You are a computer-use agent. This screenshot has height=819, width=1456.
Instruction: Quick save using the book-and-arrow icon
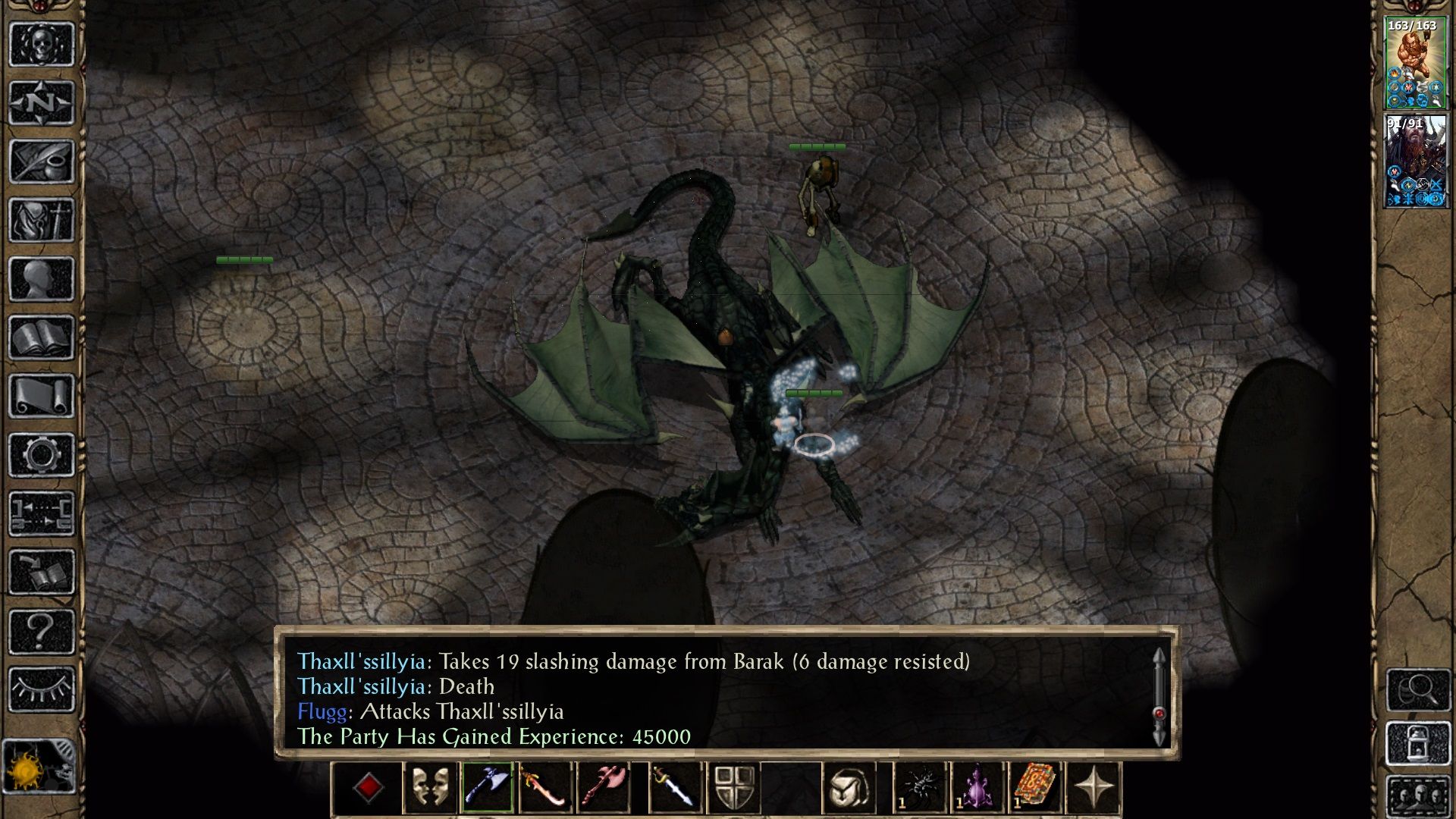42,573
